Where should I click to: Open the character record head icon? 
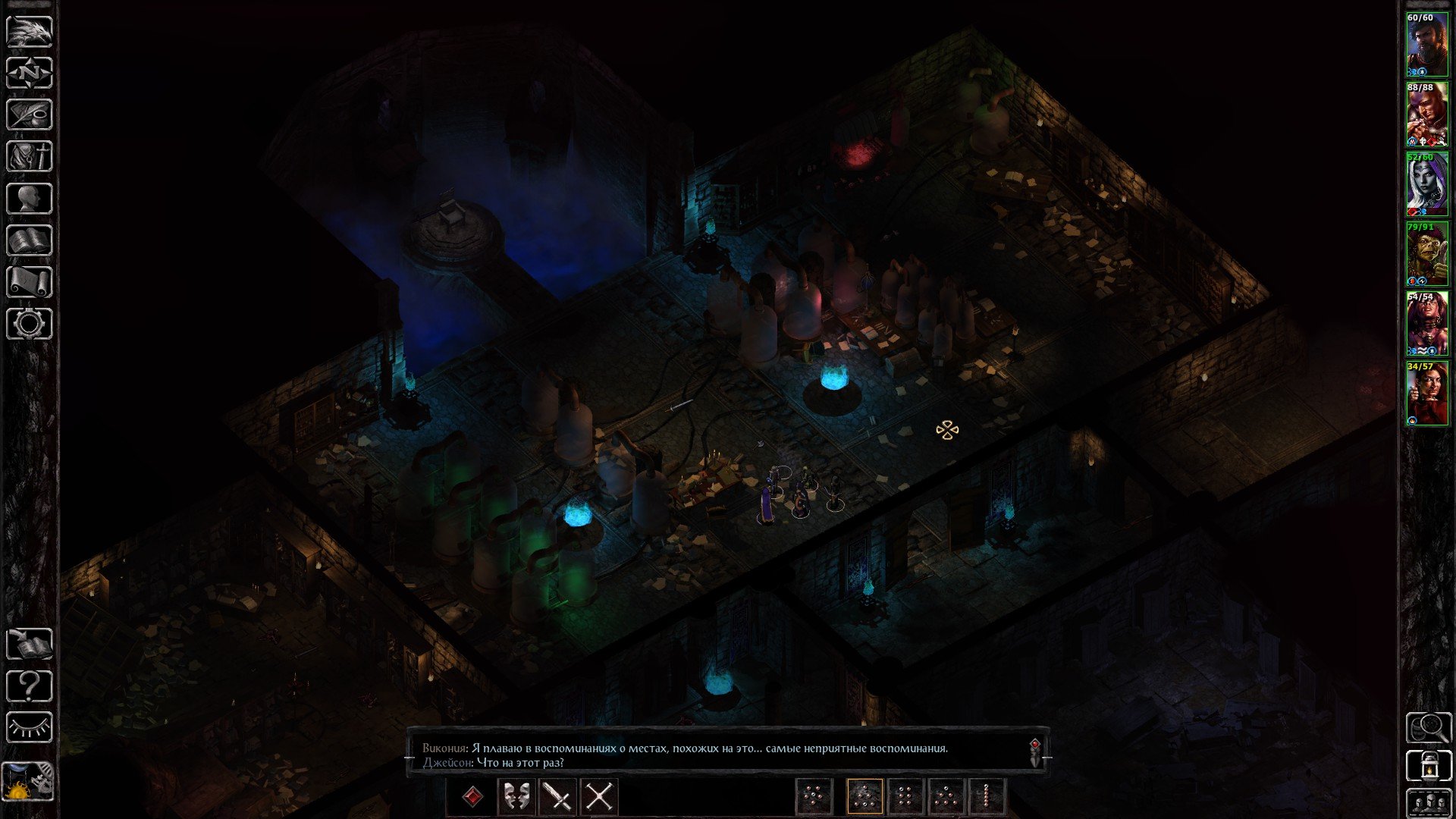coord(30,199)
